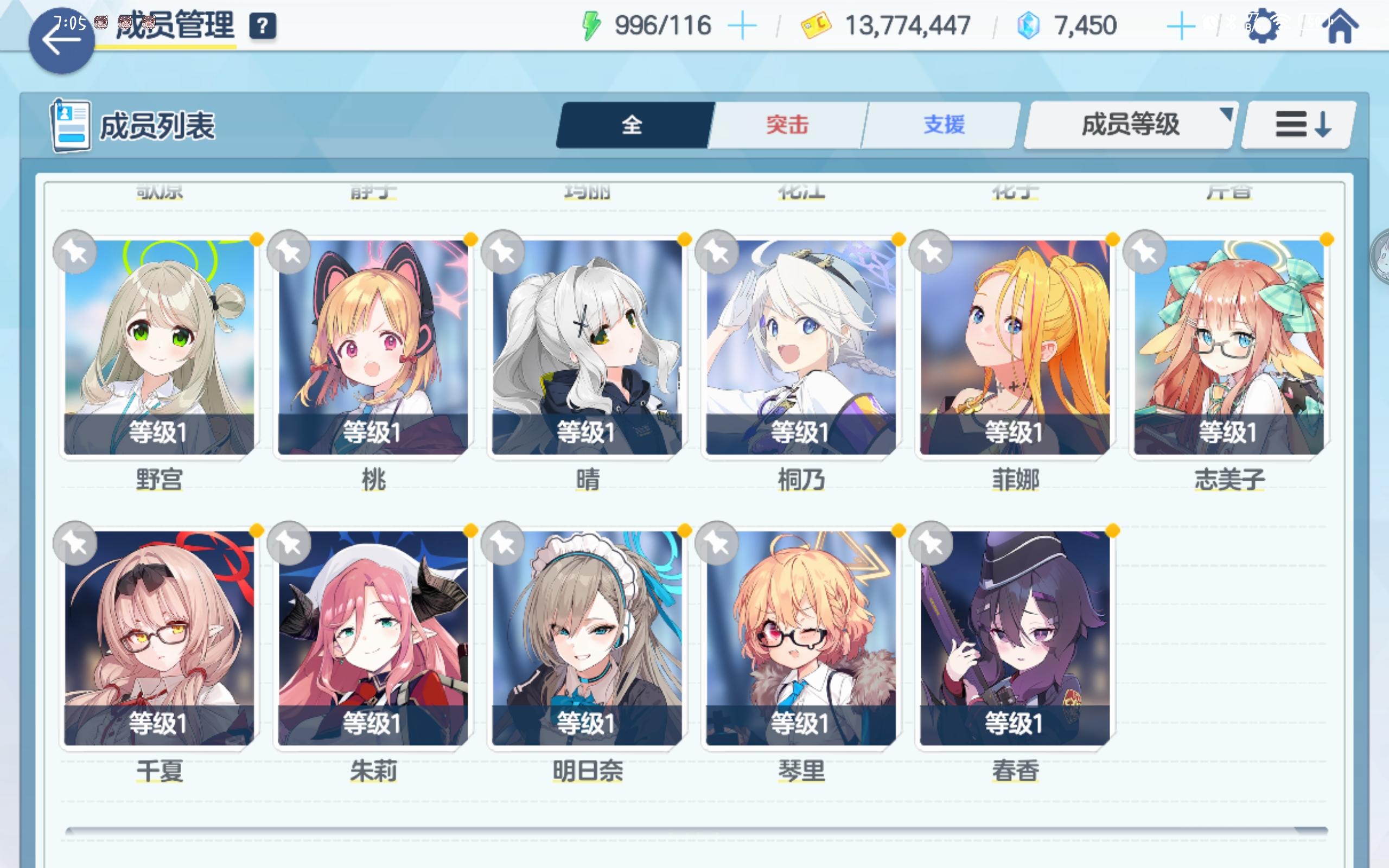Viewport: 1389px width, 868px height.
Task: Toggle the pin on 春香's card
Action: click(931, 543)
